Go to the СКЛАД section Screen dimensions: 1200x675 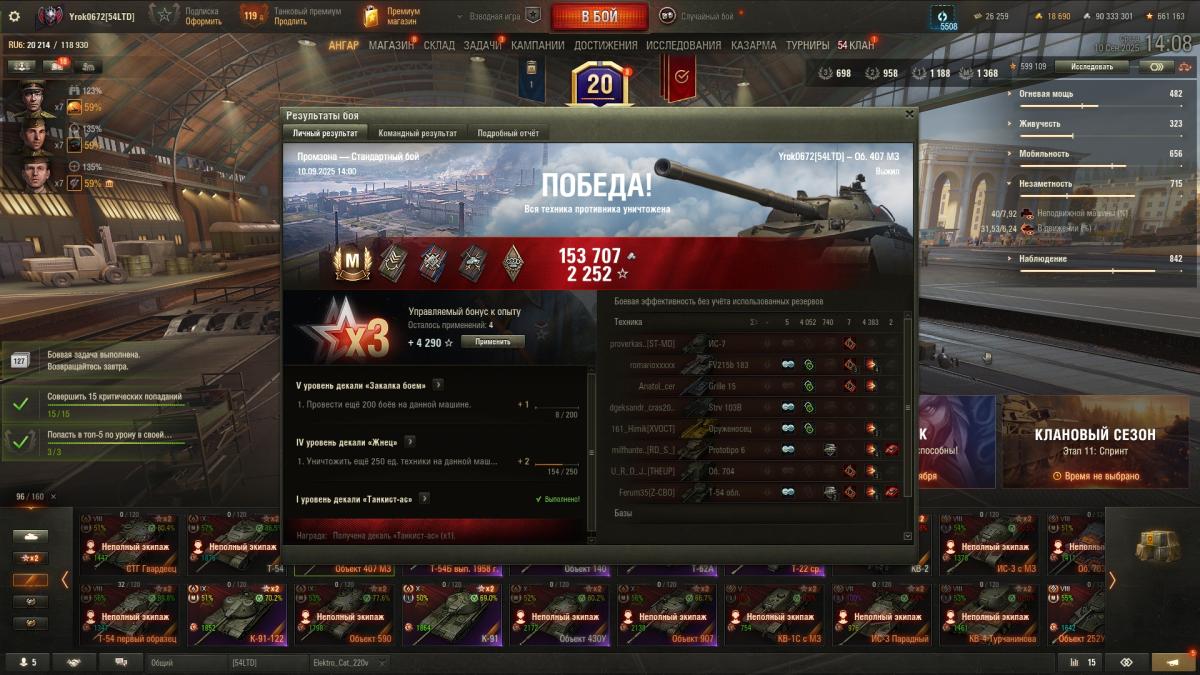pyautogui.click(x=439, y=45)
